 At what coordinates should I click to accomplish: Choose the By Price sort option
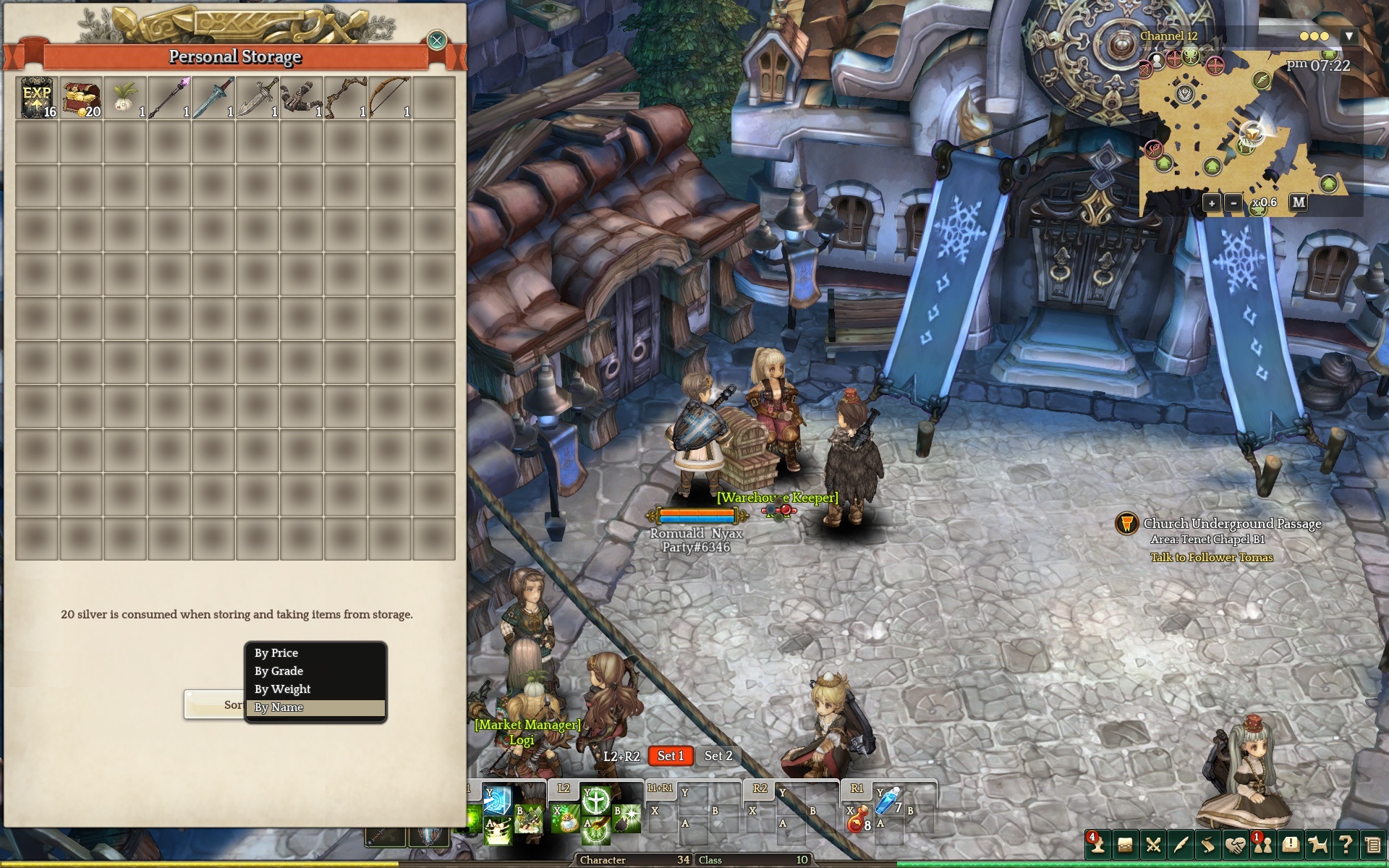(x=315, y=653)
